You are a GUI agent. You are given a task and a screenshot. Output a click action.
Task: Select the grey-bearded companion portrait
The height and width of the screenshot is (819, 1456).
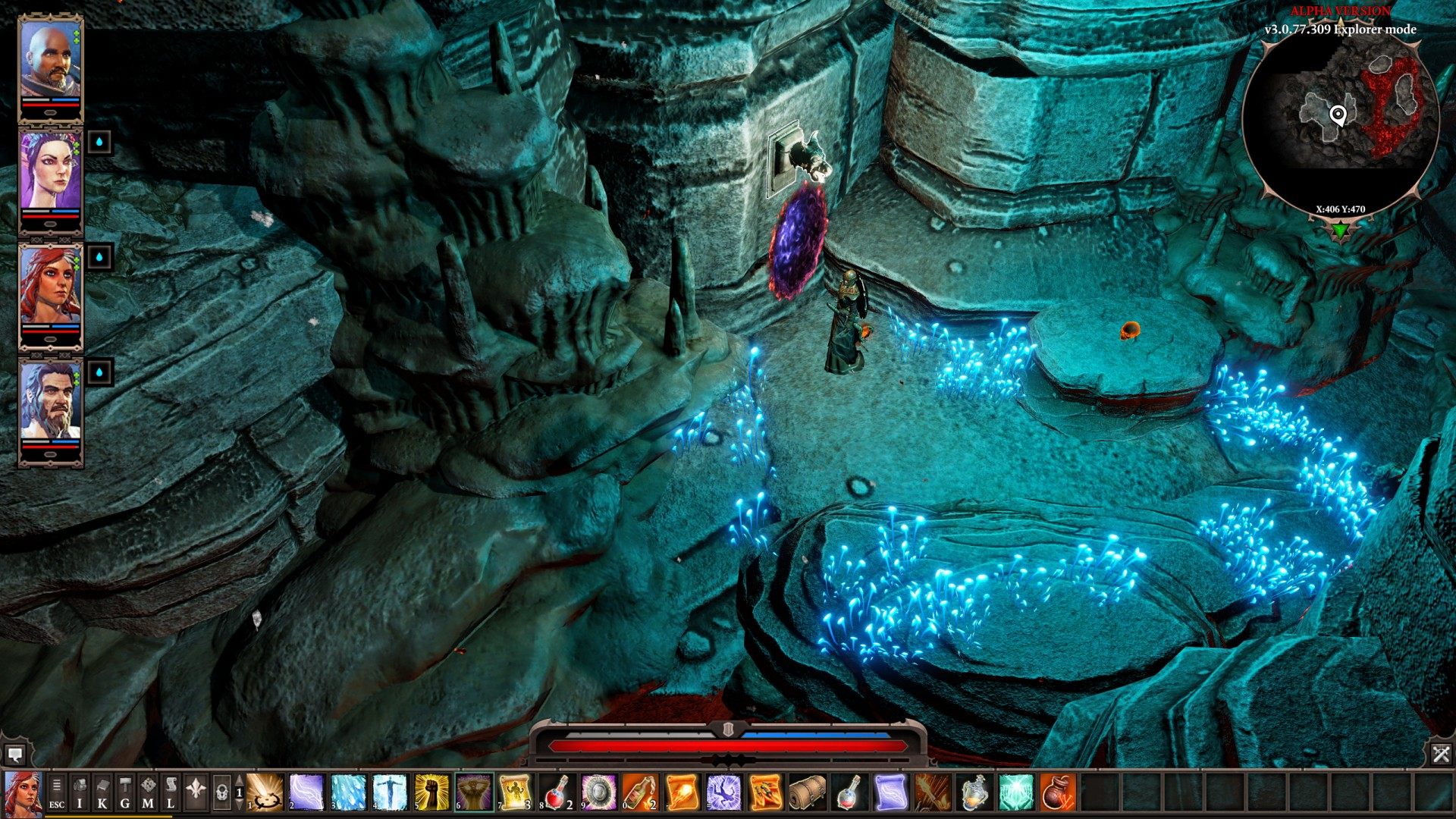click(50, 403)
